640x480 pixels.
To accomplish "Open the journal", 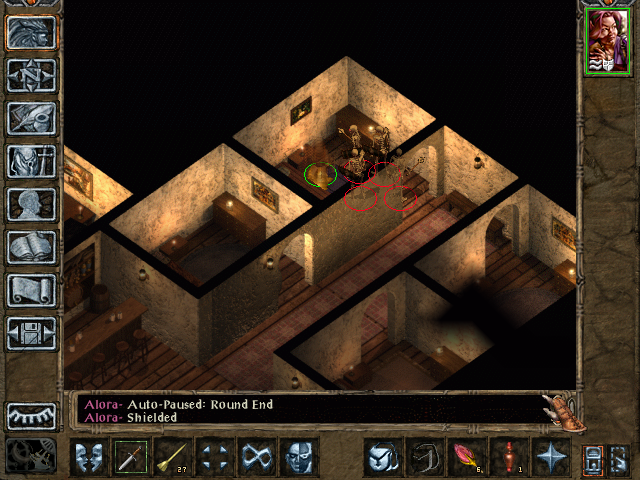I will (31, 118).
